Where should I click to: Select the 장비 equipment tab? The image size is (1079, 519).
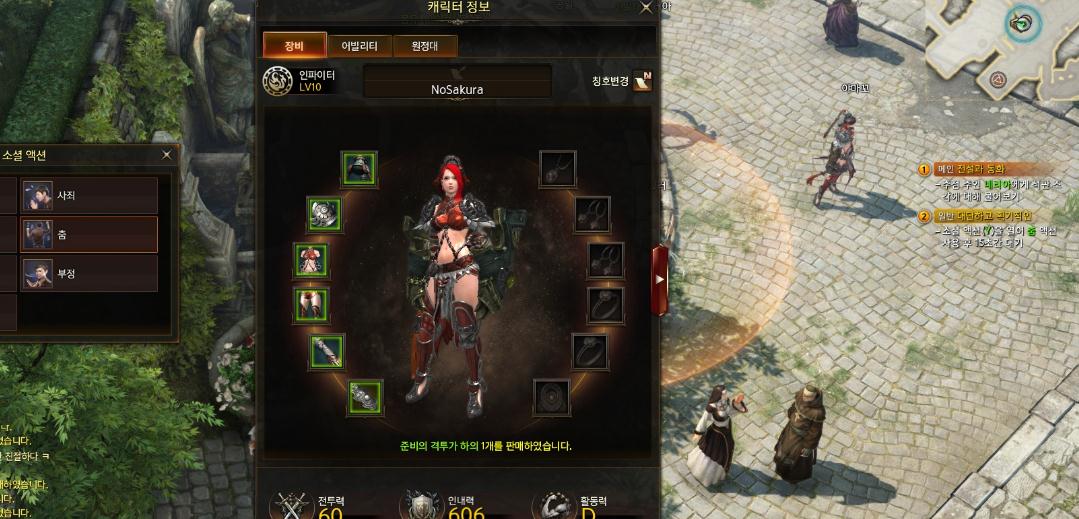(x=294, y=45)
